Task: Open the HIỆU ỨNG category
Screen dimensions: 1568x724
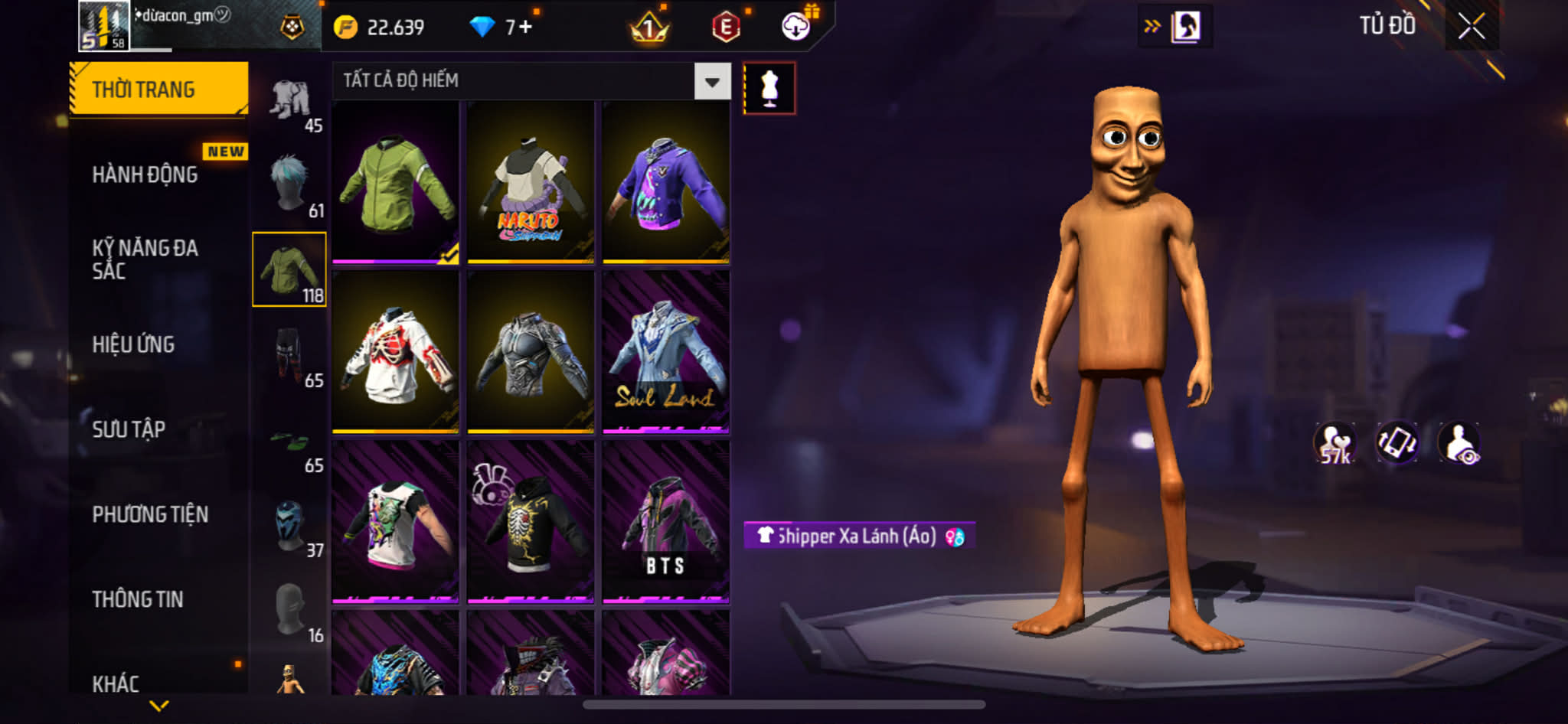Action: pos(134,344)
